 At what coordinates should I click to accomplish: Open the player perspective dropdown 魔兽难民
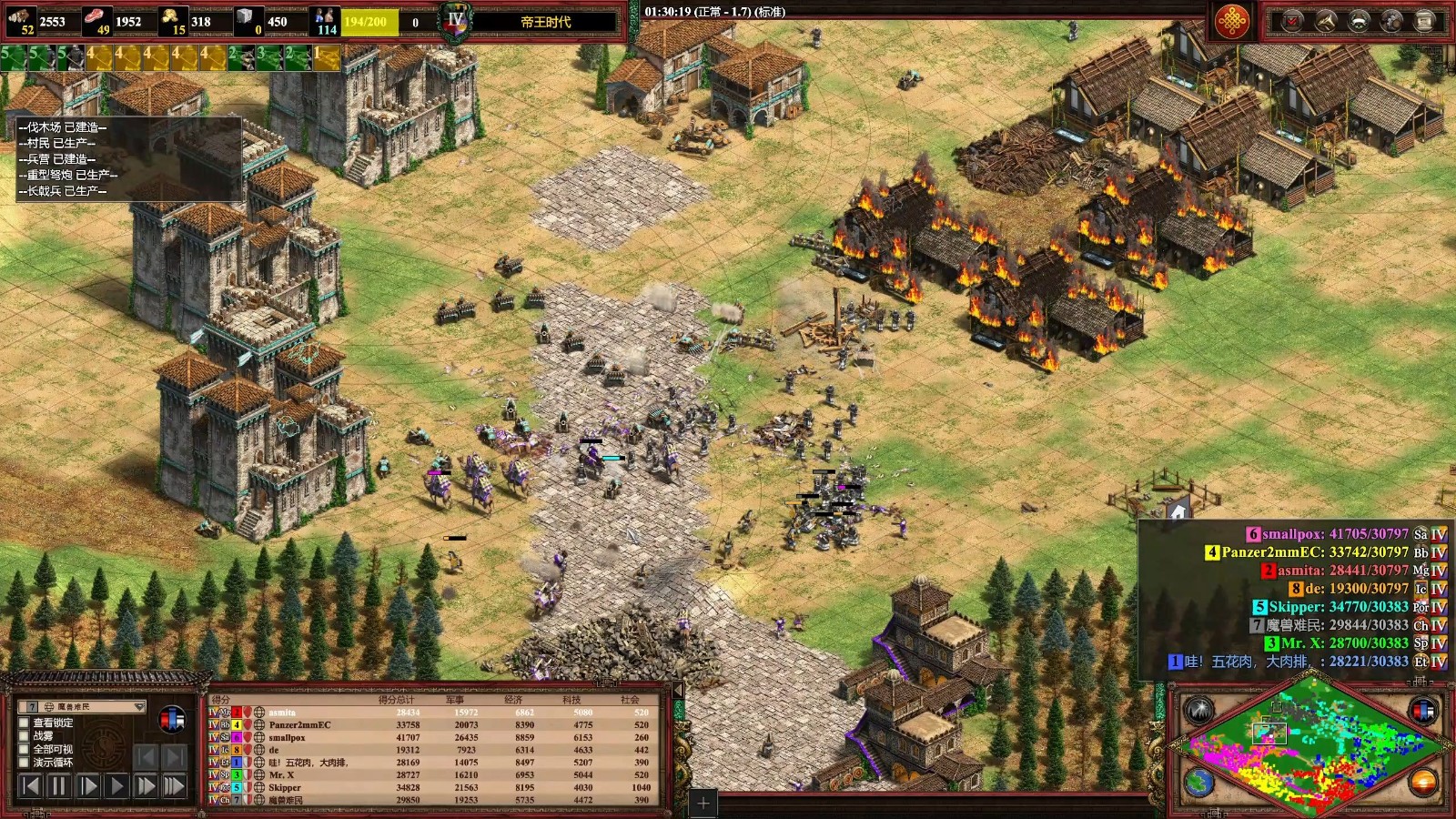[x=81, y=706]
